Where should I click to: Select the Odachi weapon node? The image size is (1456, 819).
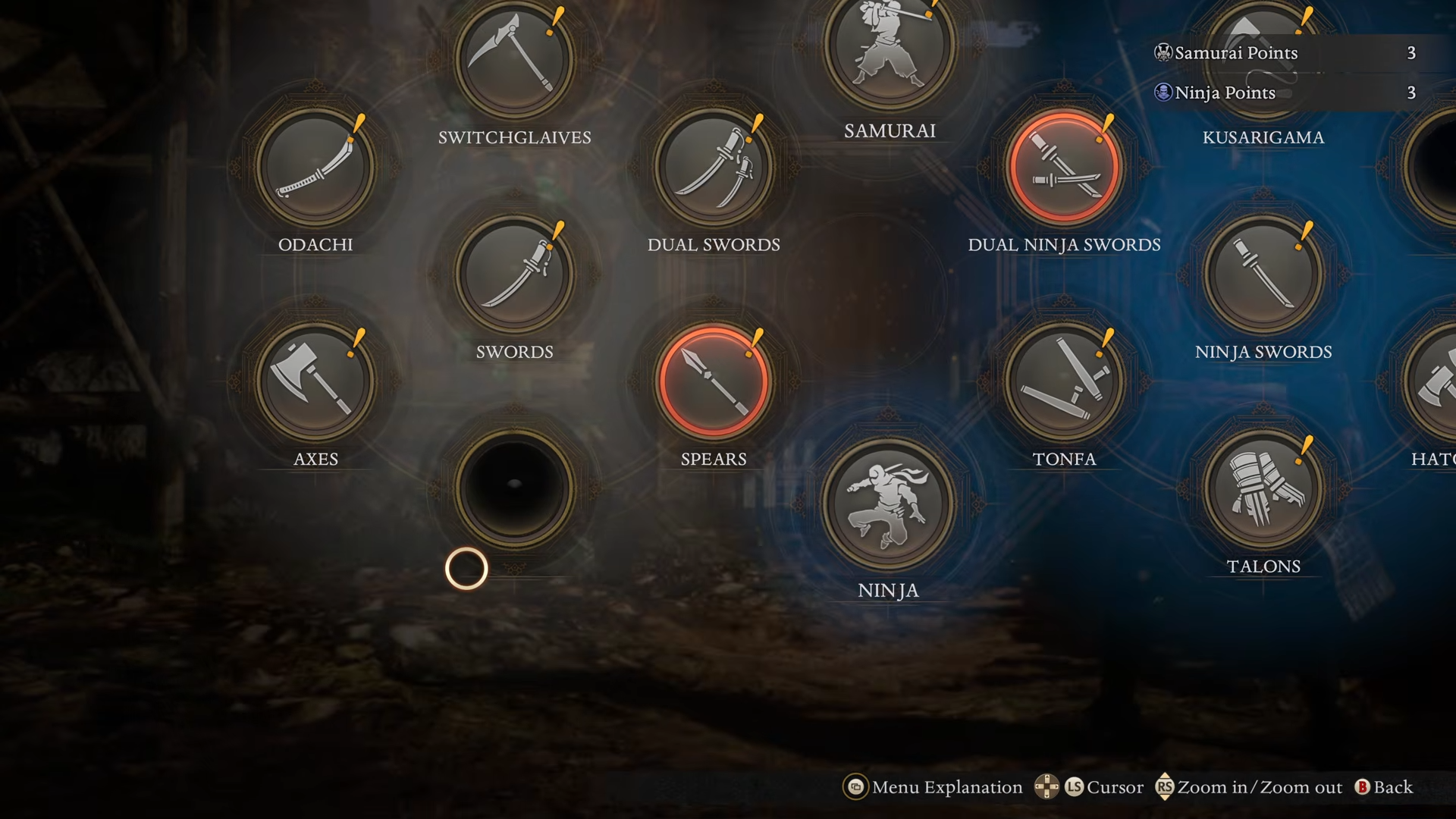(315, 167)
